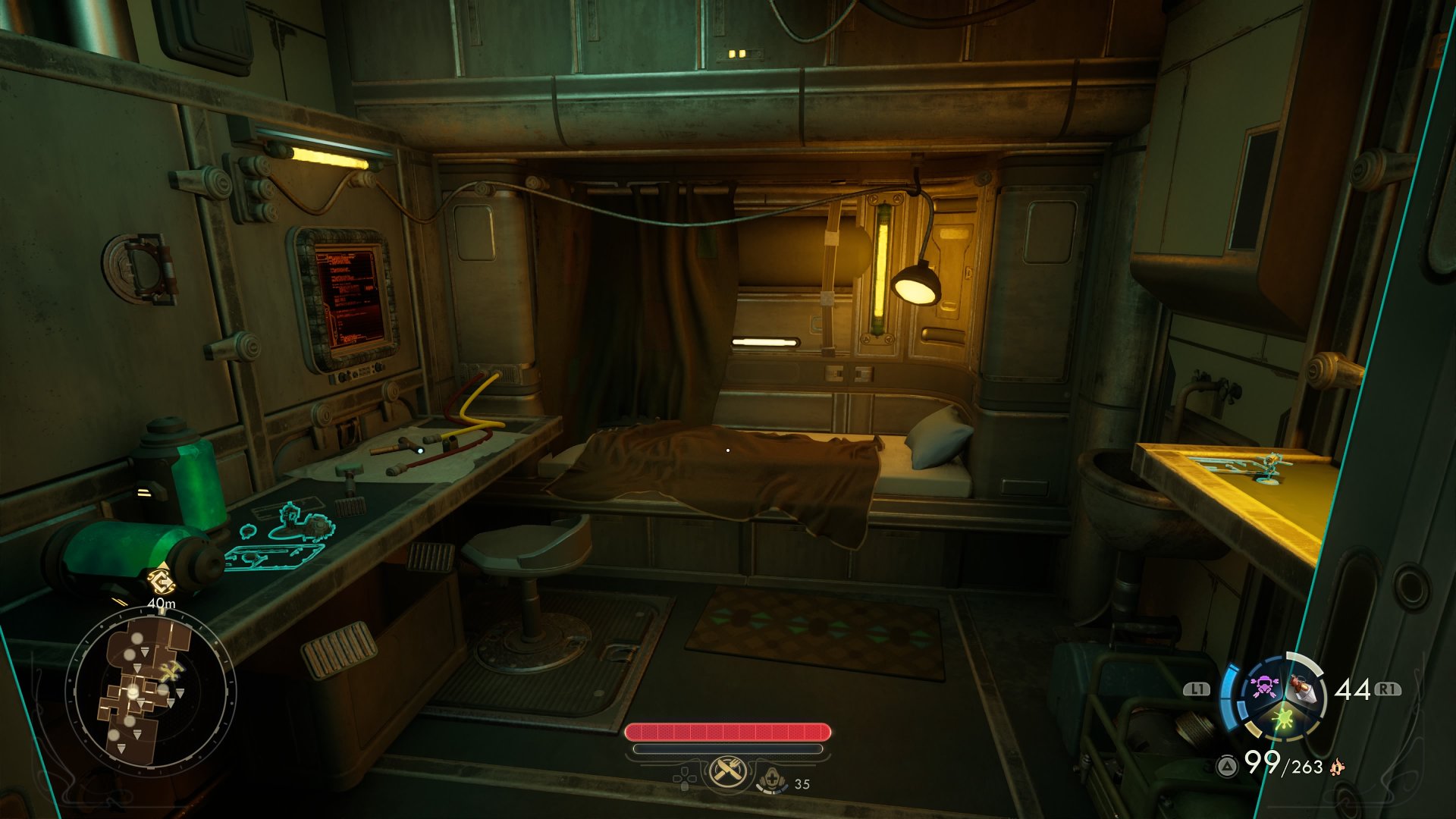The width and height of the screenshot is (1456, 819).
Task: Click the empty stamina bar below the health bar
Action: tap(728, 749)
